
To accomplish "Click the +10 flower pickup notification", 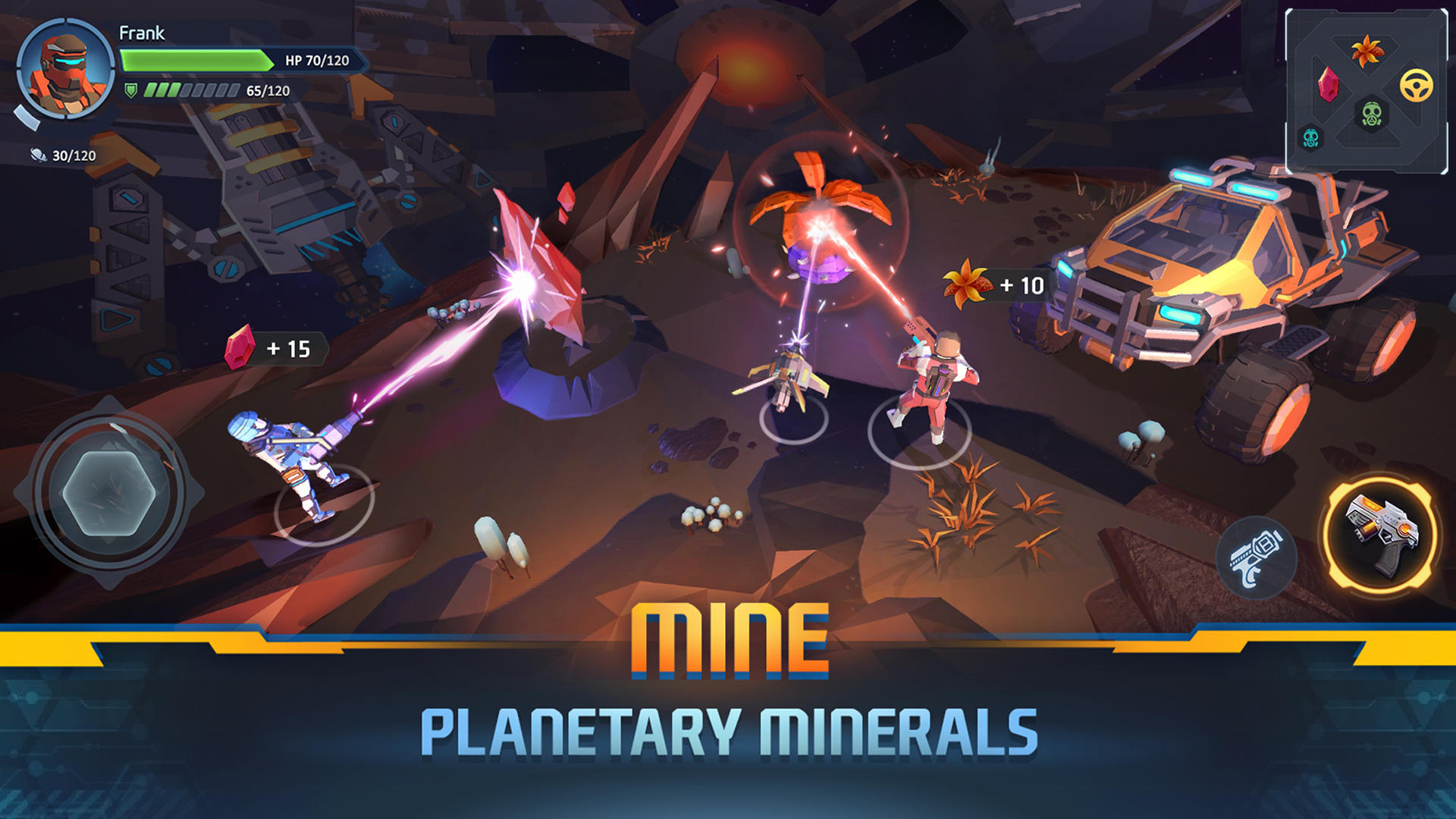I will tap(992, 285).
